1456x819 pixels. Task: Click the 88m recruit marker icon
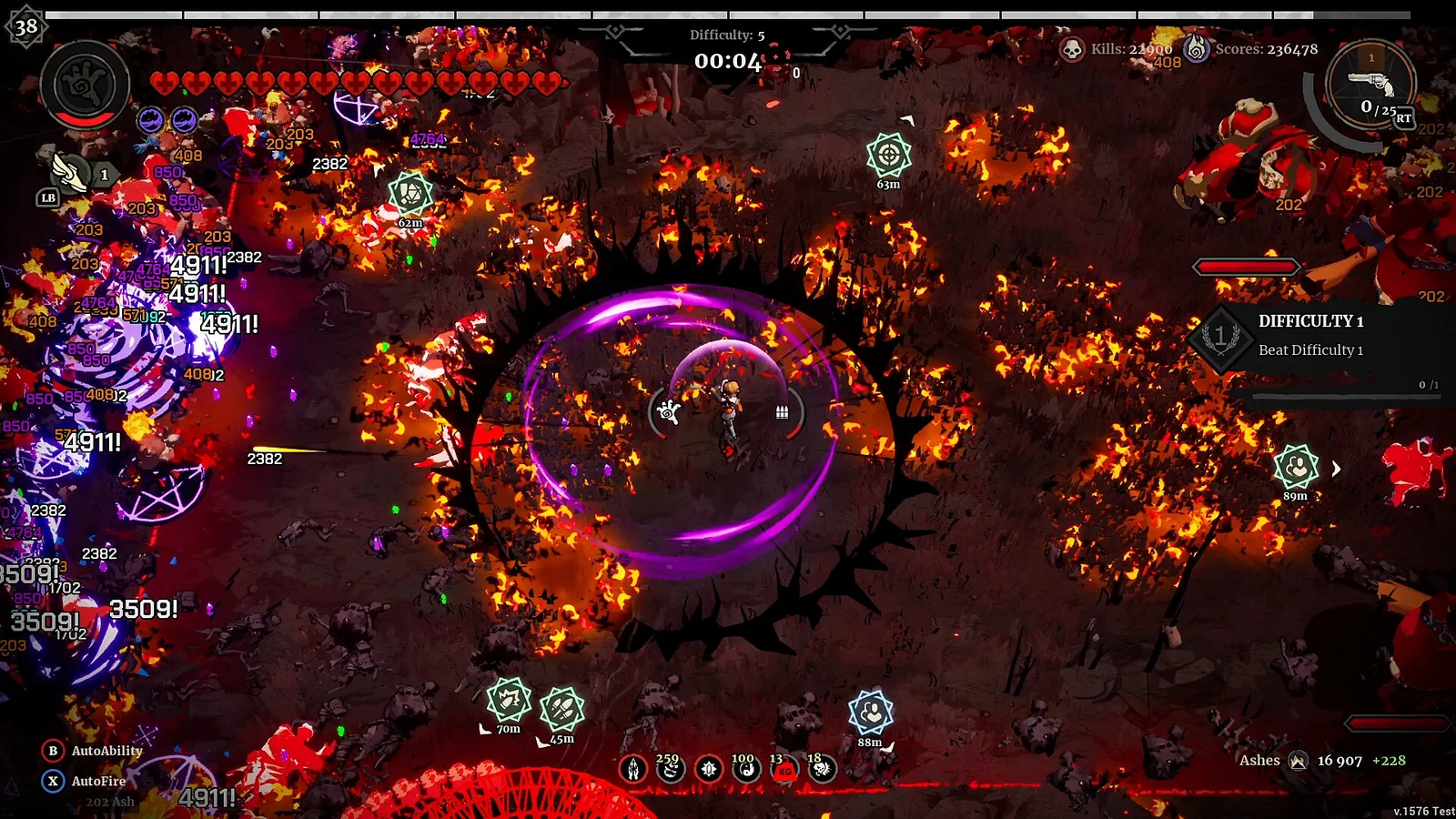(x=871, y=712)
